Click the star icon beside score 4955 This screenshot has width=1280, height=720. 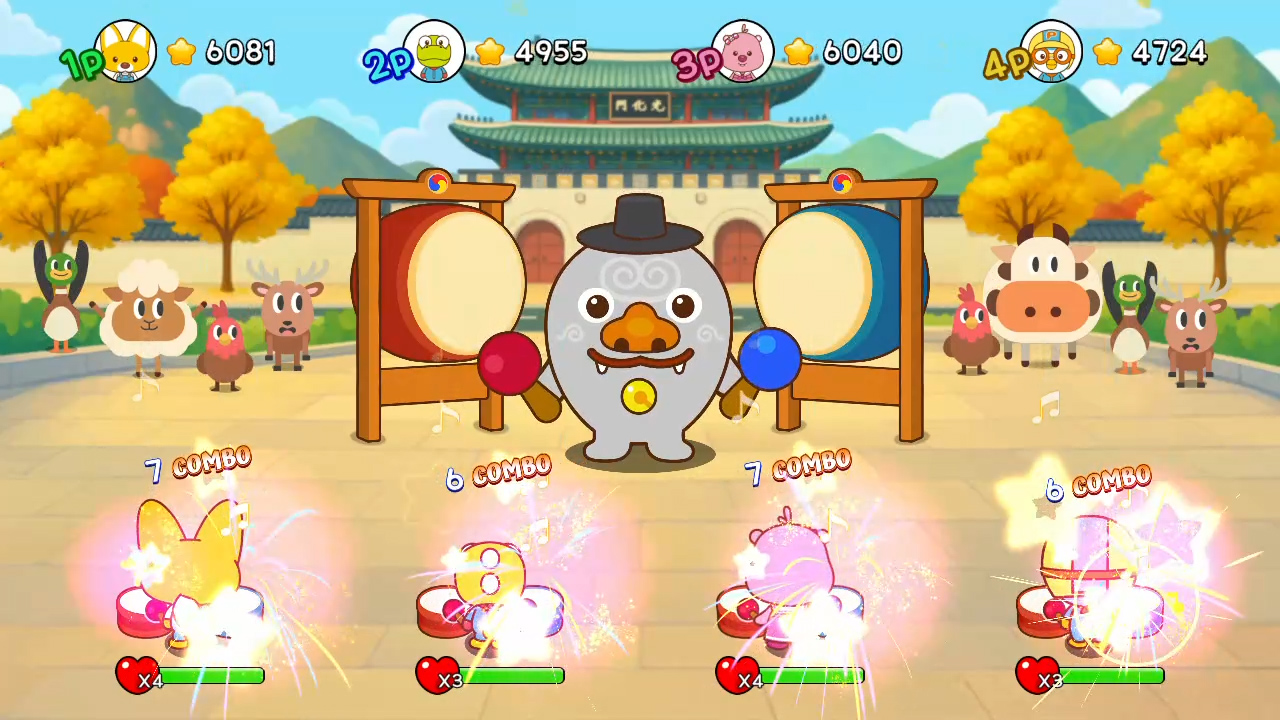coord(490,52)
